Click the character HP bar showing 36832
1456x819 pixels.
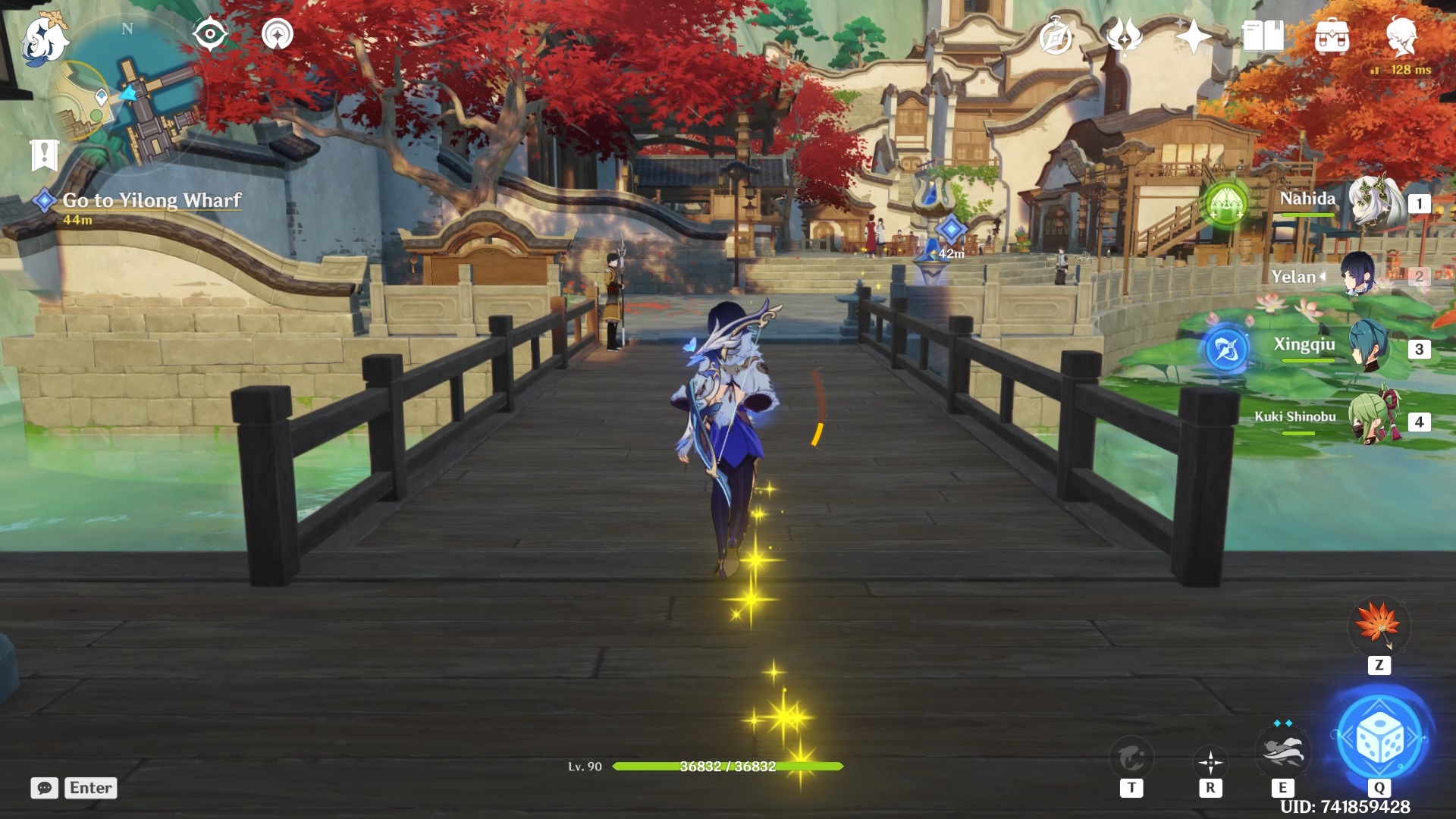(x=727, y=767)
